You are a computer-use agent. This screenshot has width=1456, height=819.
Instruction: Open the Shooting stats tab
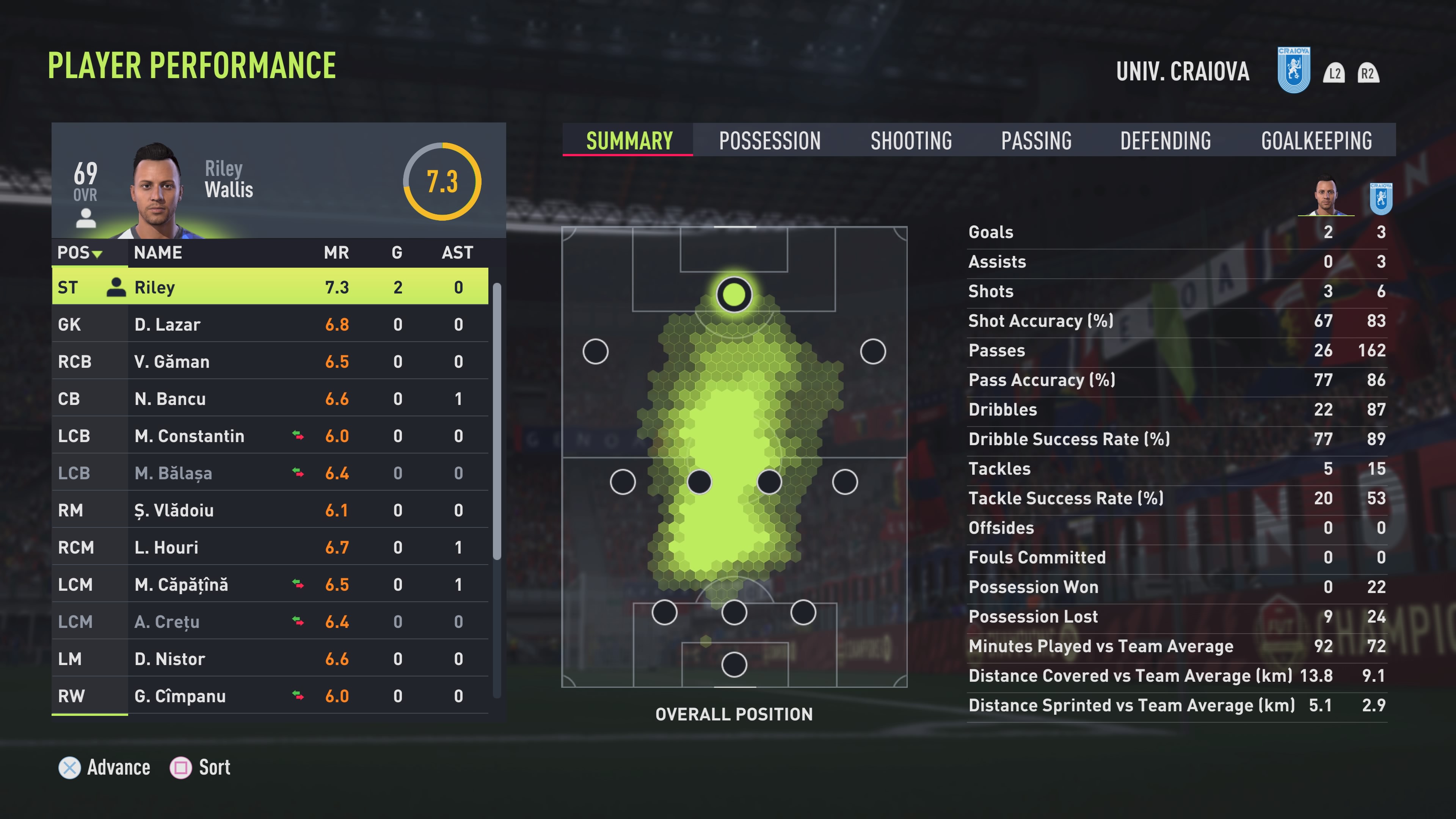coord(910,140)
